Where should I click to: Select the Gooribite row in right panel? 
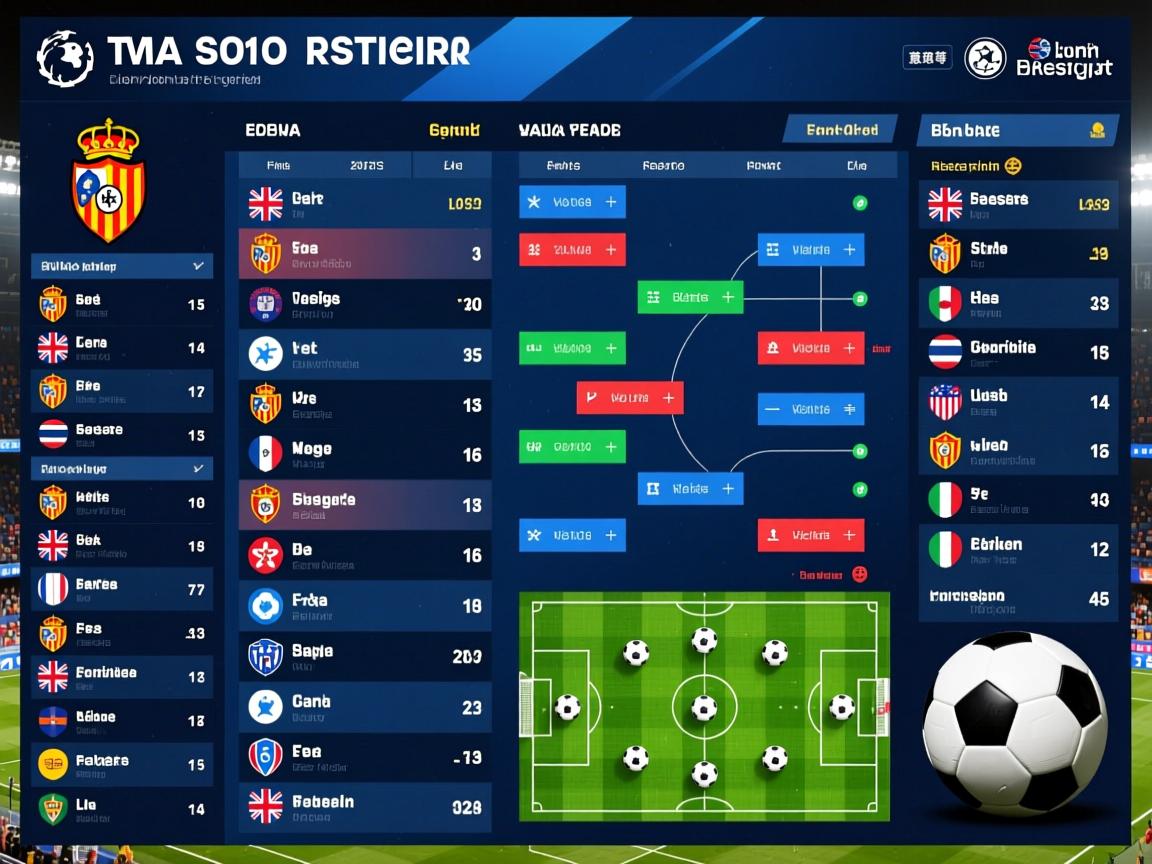point(1018,352)
